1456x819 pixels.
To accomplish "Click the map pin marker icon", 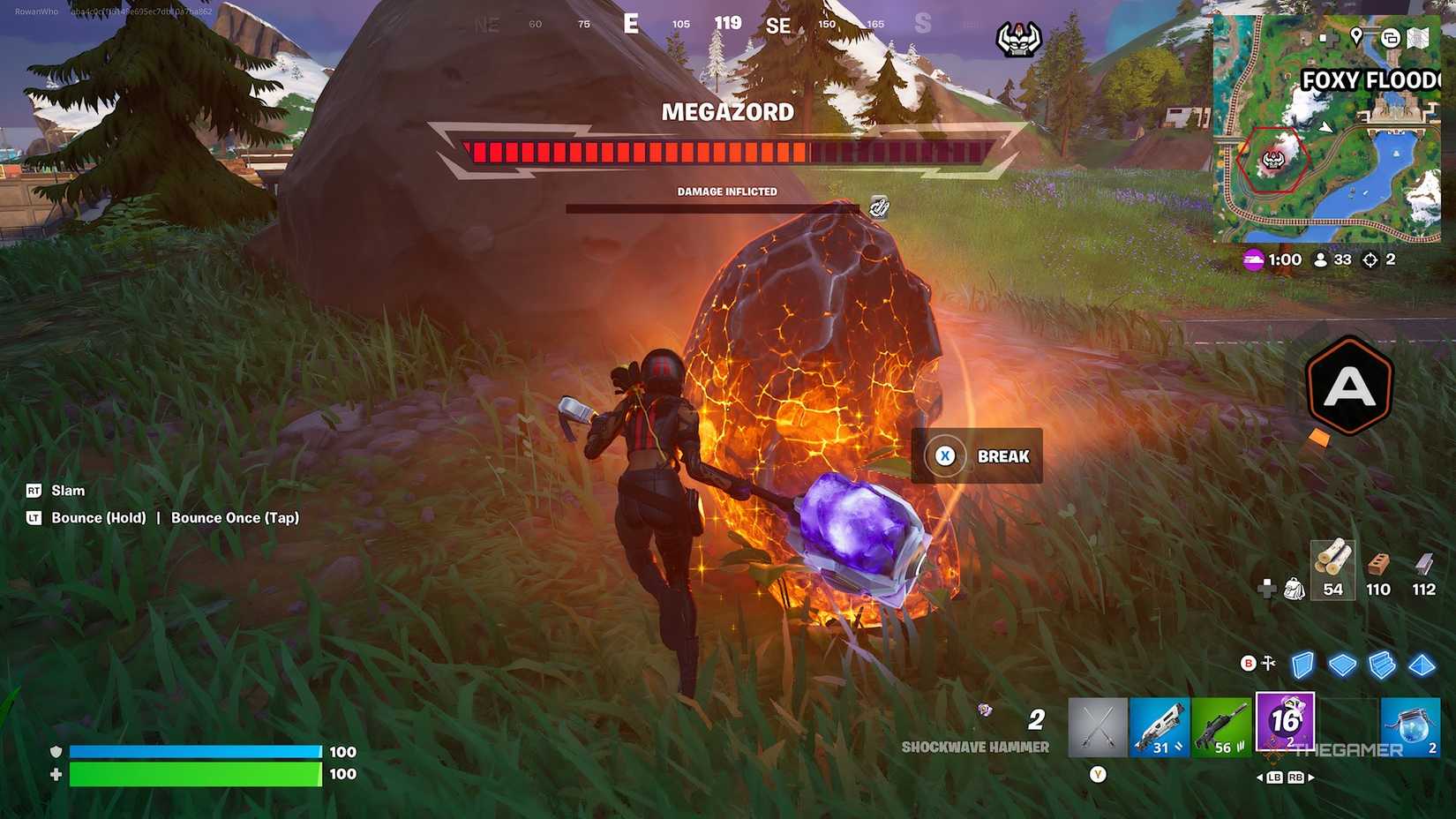I will click(x=1356, y=36).
